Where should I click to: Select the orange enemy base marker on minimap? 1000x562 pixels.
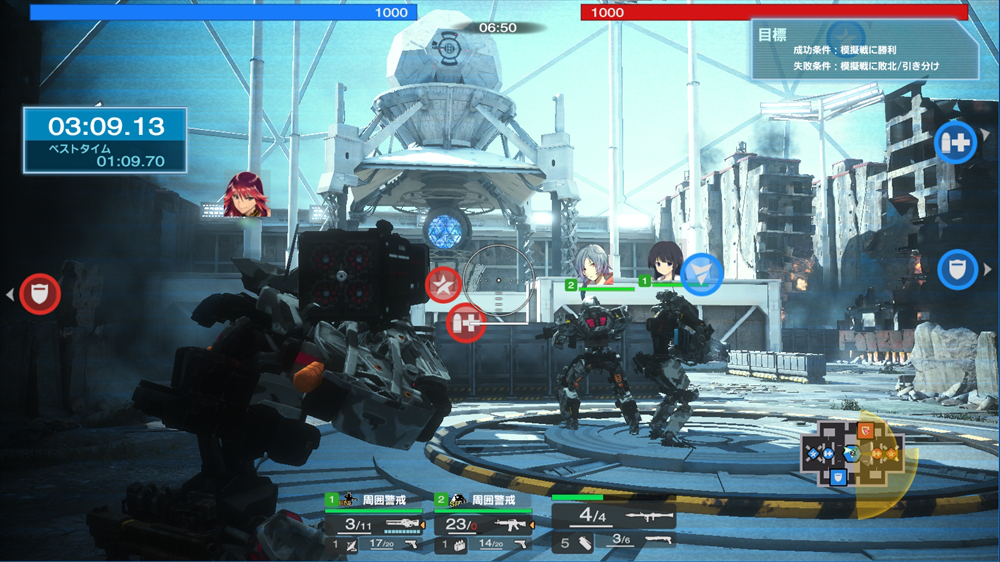[866, 430]
